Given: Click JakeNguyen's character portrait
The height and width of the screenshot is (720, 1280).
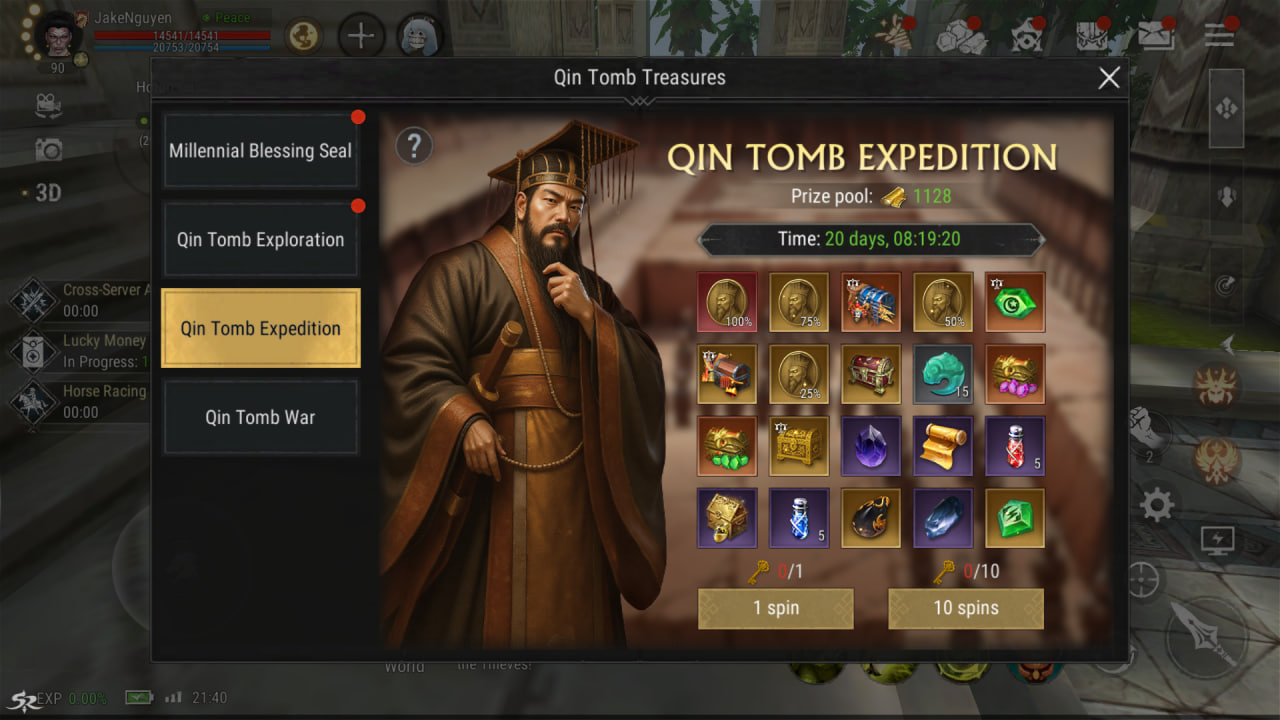Looking at the screenshot, I should (x=59, y=36).
